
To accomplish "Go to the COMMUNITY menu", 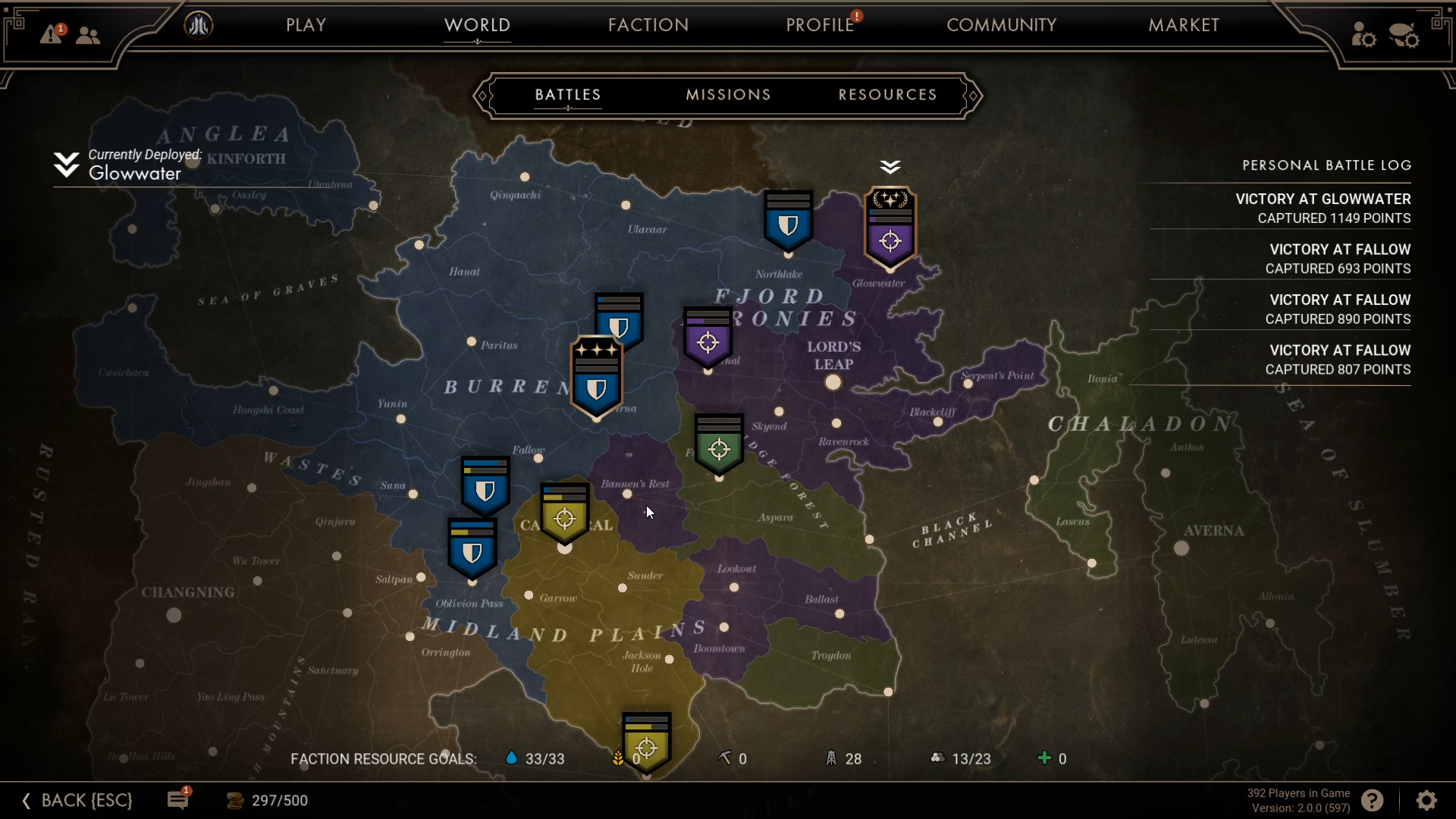I will pyautogui.click(x=1001, y=25).
